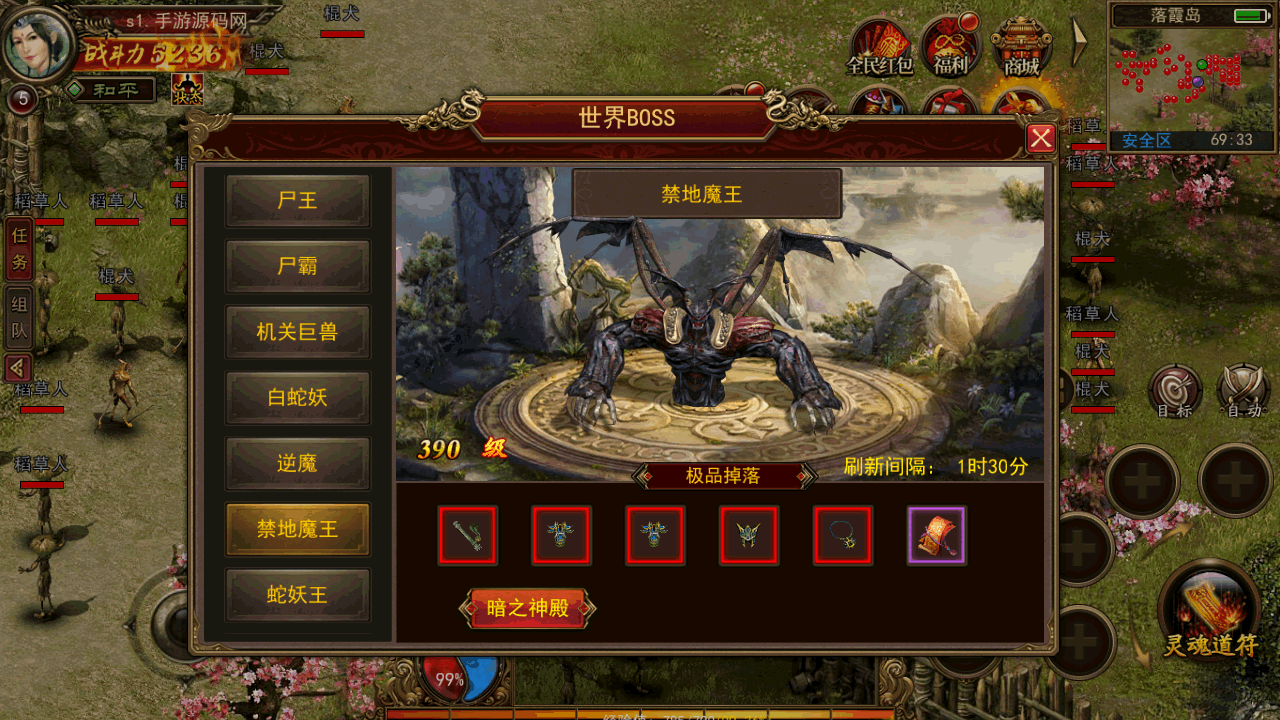Switch to the 白蛇妖 boss
This screenshot has height=720, width=1280.
point(298,398)
